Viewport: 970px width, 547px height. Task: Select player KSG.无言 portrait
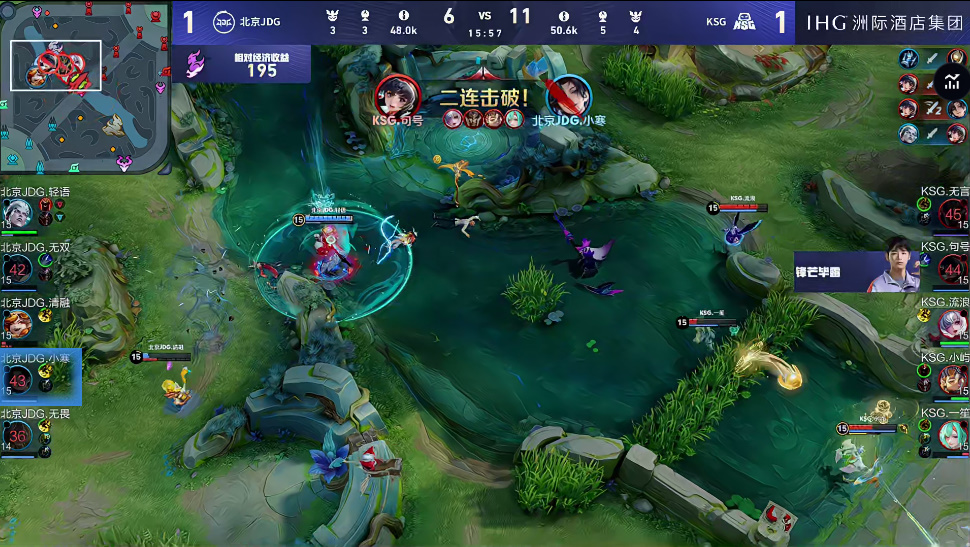(952, 213)
